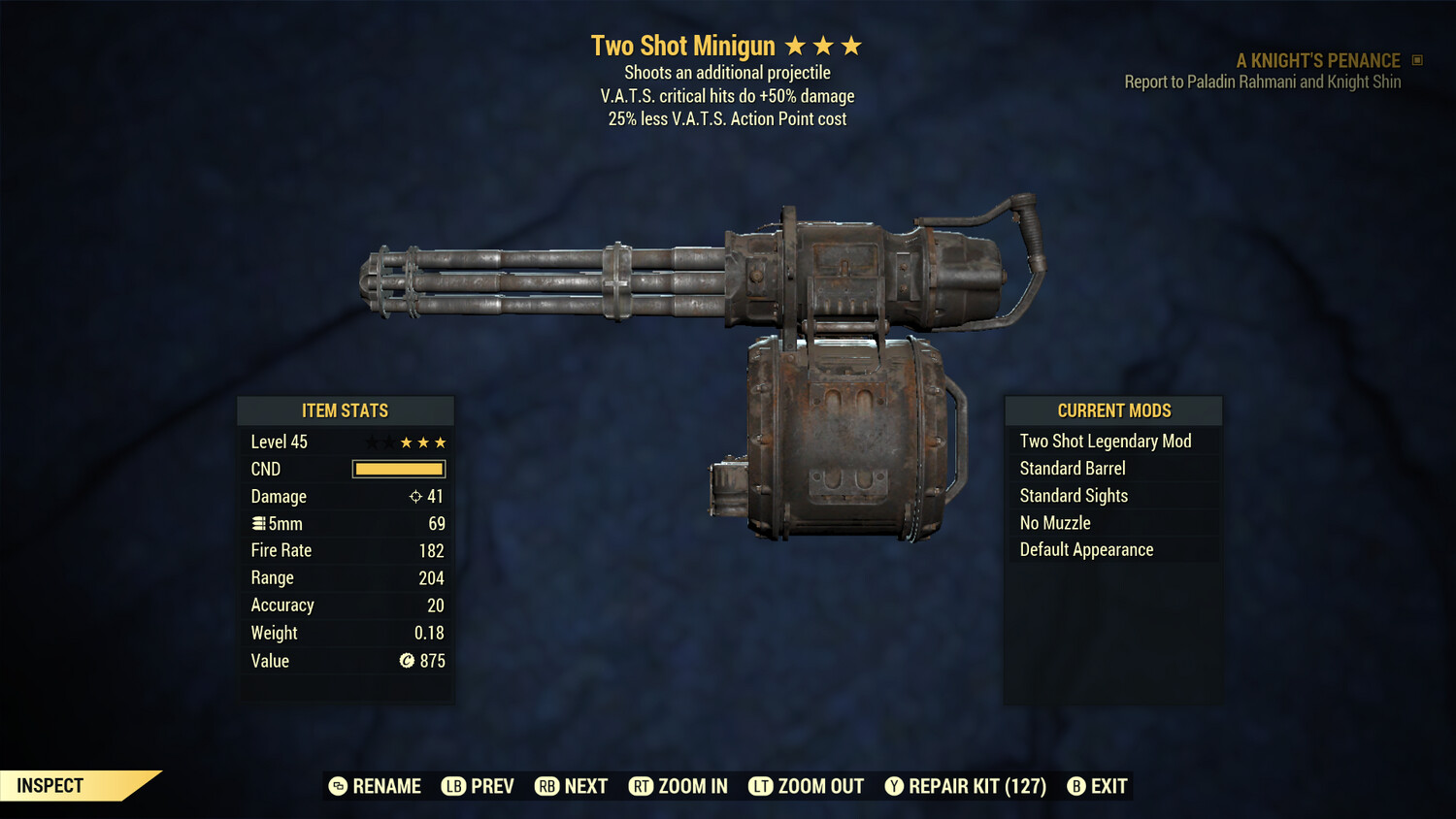Select the INSPECT tab label
This screenshot has width=1456, height=819.
point(49,785)
